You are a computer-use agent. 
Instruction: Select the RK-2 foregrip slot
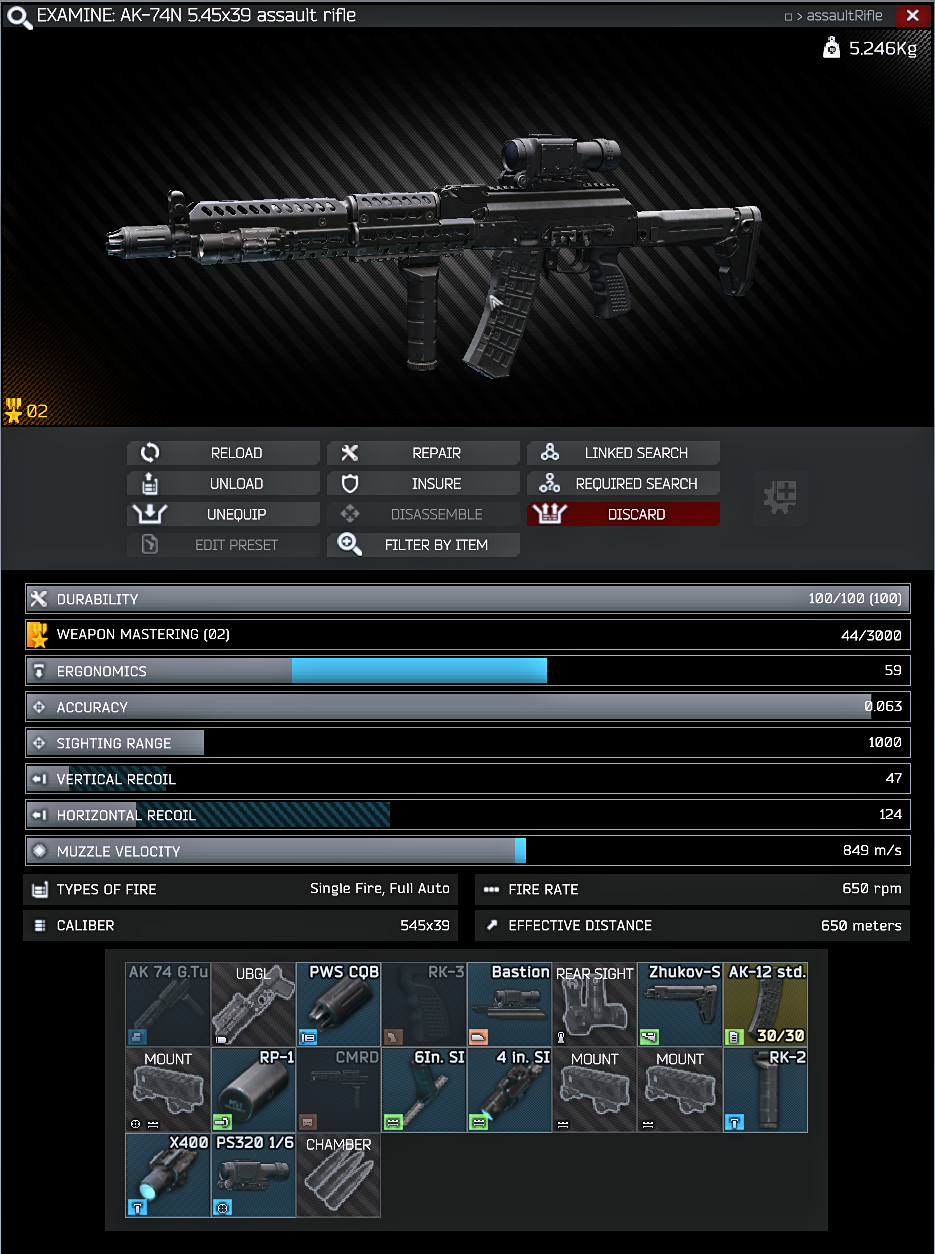[766, 1090]
